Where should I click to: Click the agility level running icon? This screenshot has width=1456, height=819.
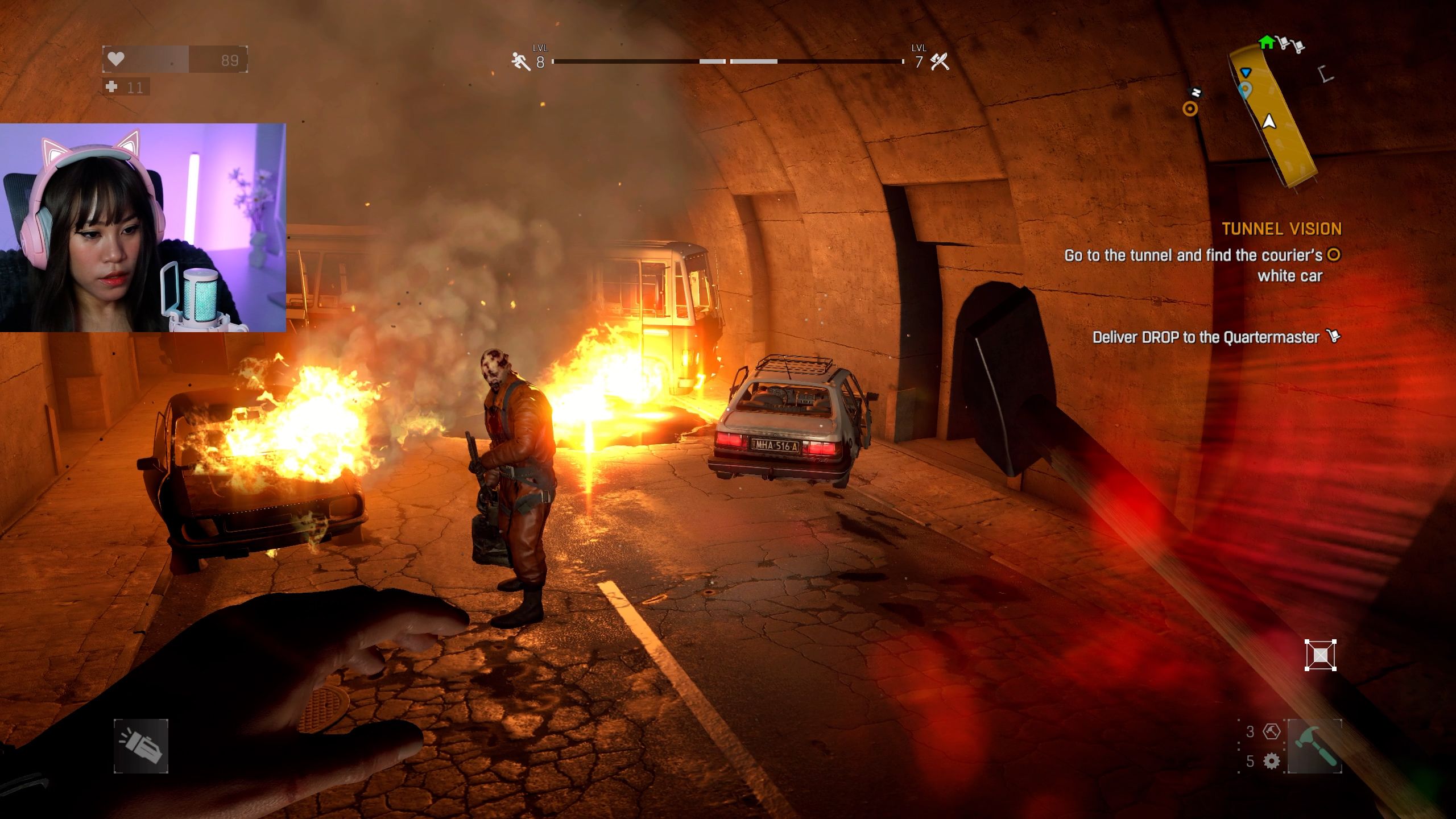tap(520, 61)
